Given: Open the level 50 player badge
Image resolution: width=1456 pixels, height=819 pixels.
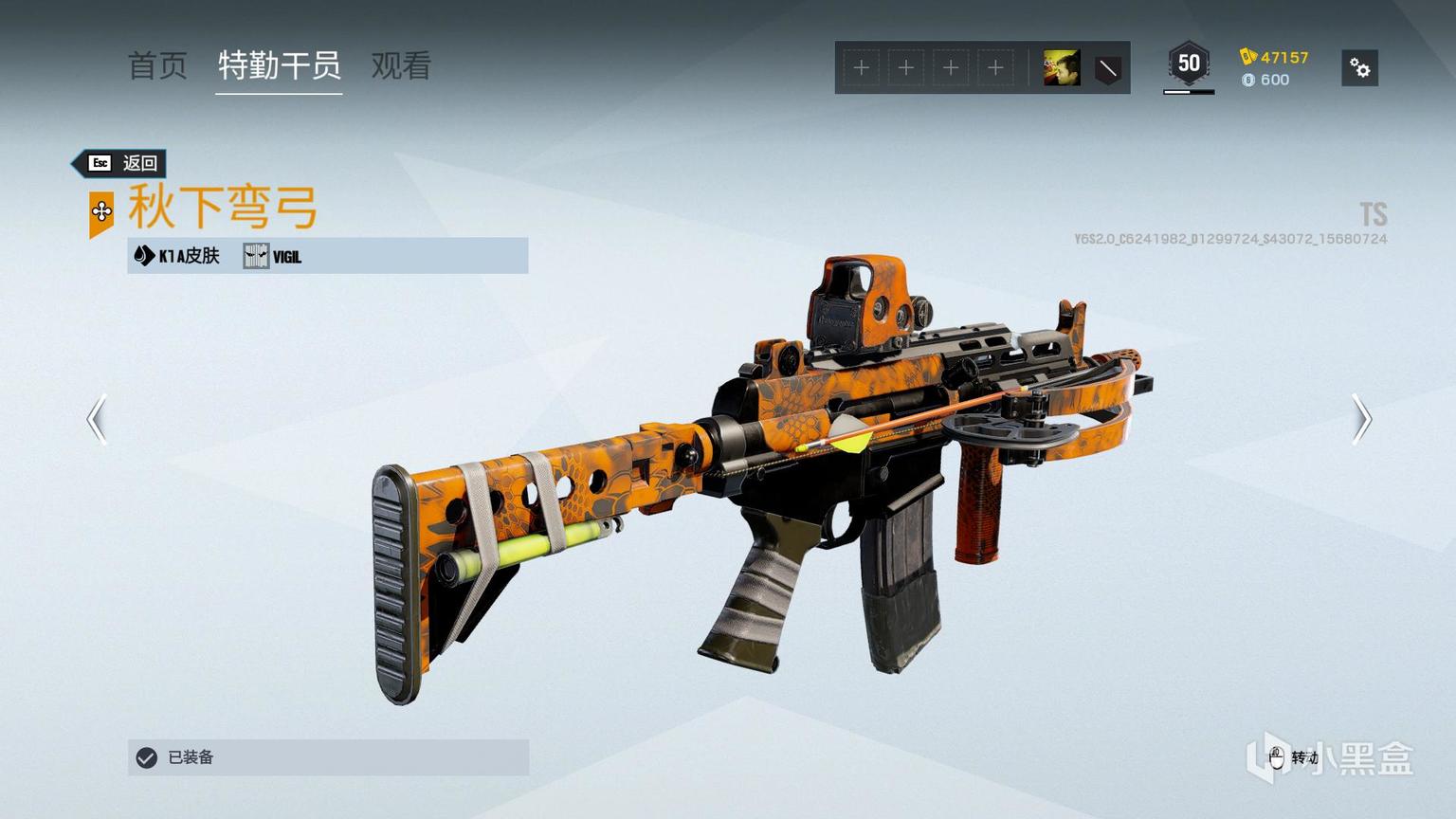Looking at the screenshot, I should 1189,64.
